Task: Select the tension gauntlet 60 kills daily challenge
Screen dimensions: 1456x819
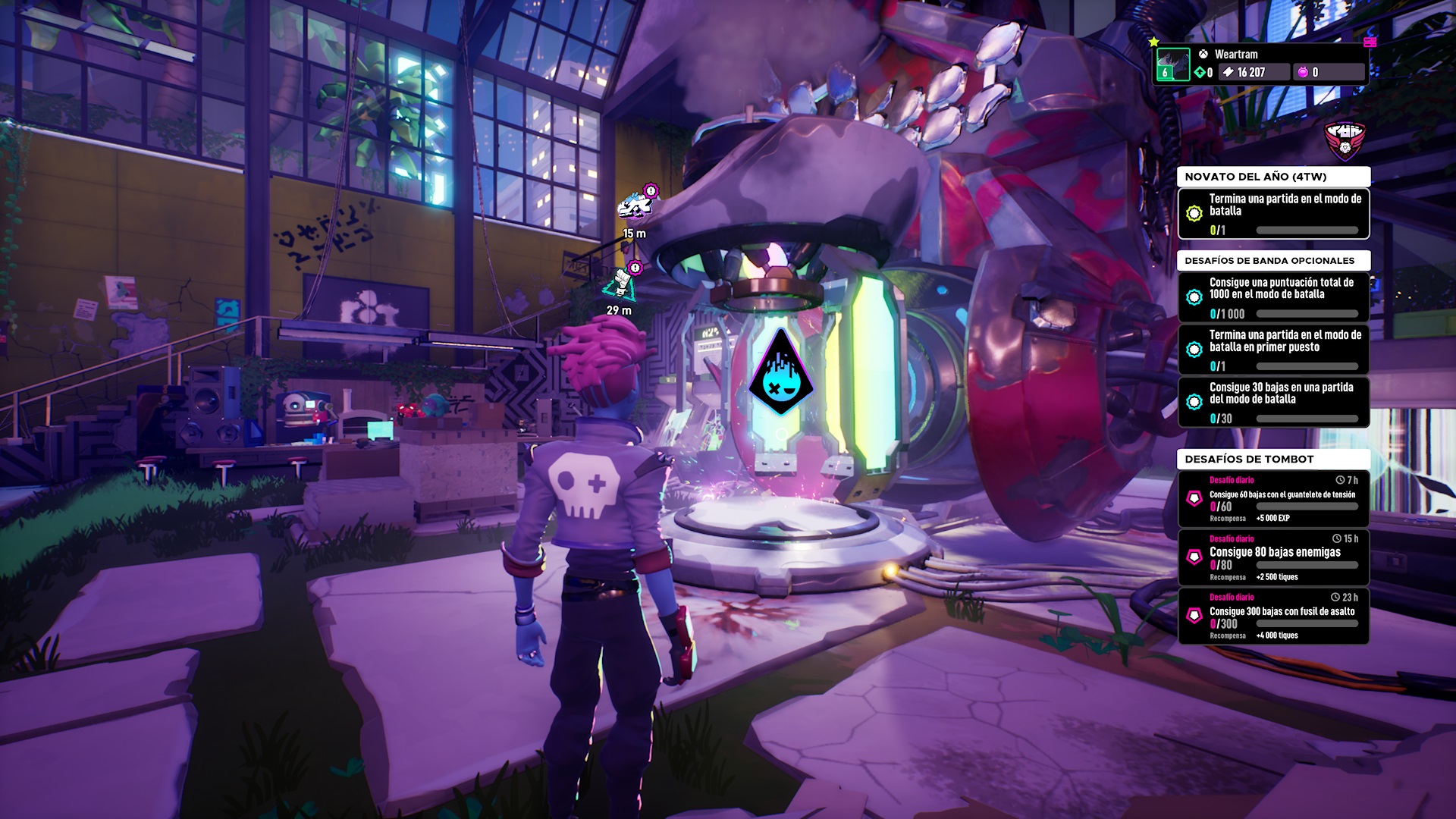Action: point(1273,499)
